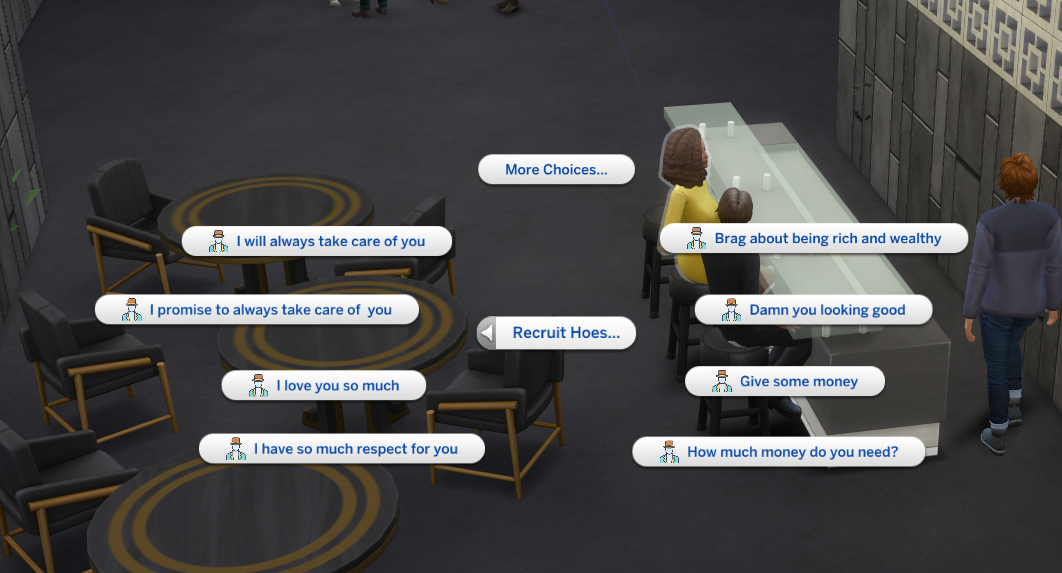This screenshot has height=573, width=1062.
Task: Click the "Damn you looking good" option
Action: pyautogui.click(x=813, y=310)
